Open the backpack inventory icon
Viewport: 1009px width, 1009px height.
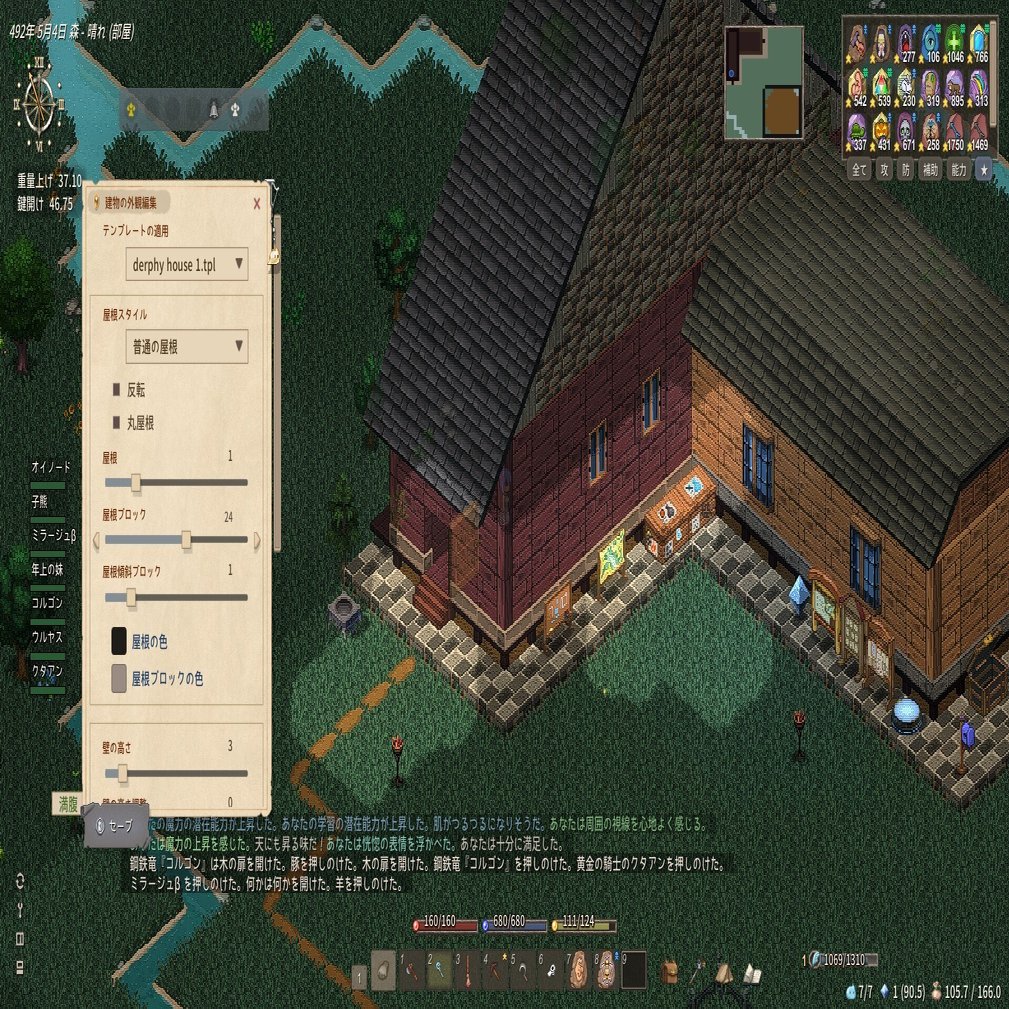pyautogui.click(x=669, y=971)
